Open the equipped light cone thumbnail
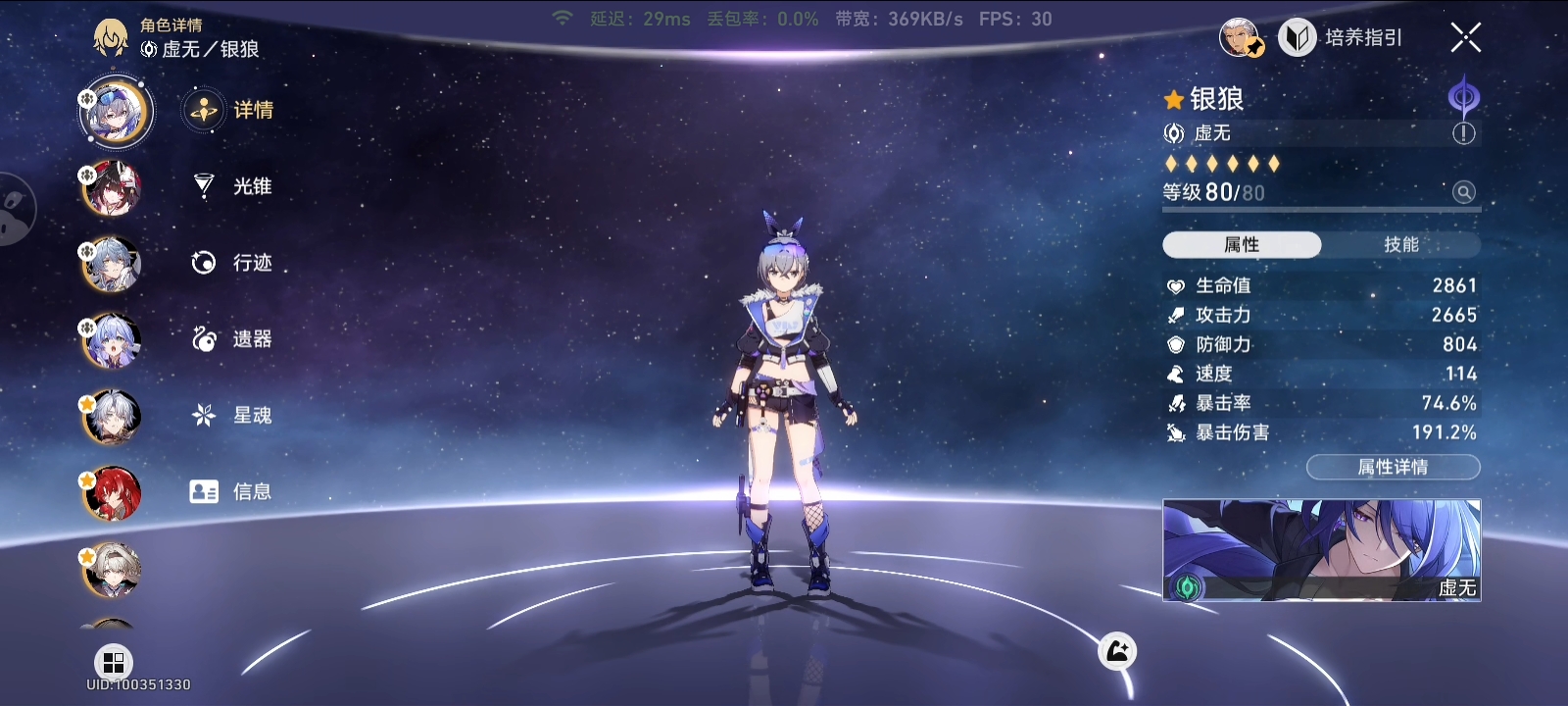The width and height of the screenshot is (1568, 706). pyautogui.click(x=1321, y=550)
